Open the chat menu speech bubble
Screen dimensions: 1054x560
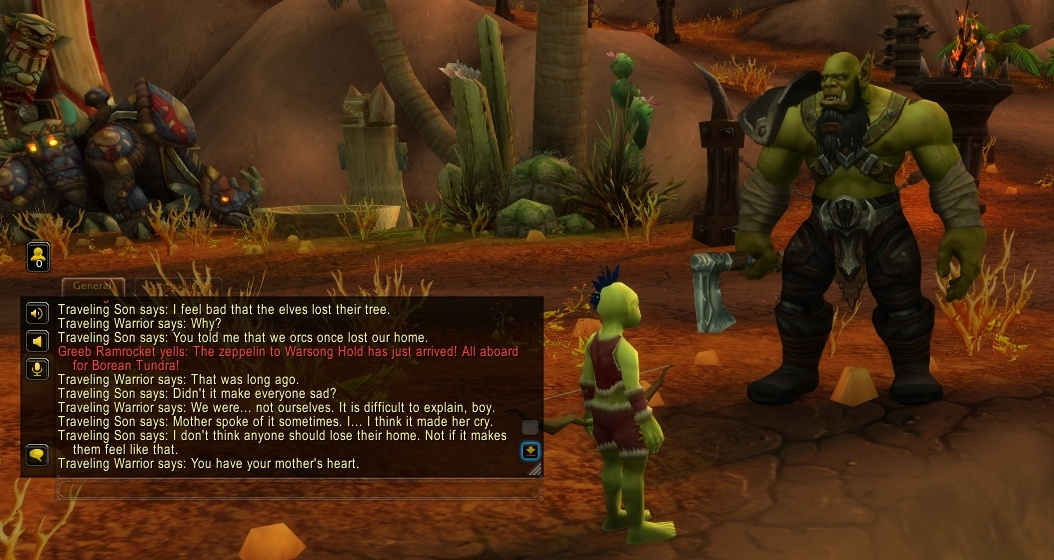point(37,455)
